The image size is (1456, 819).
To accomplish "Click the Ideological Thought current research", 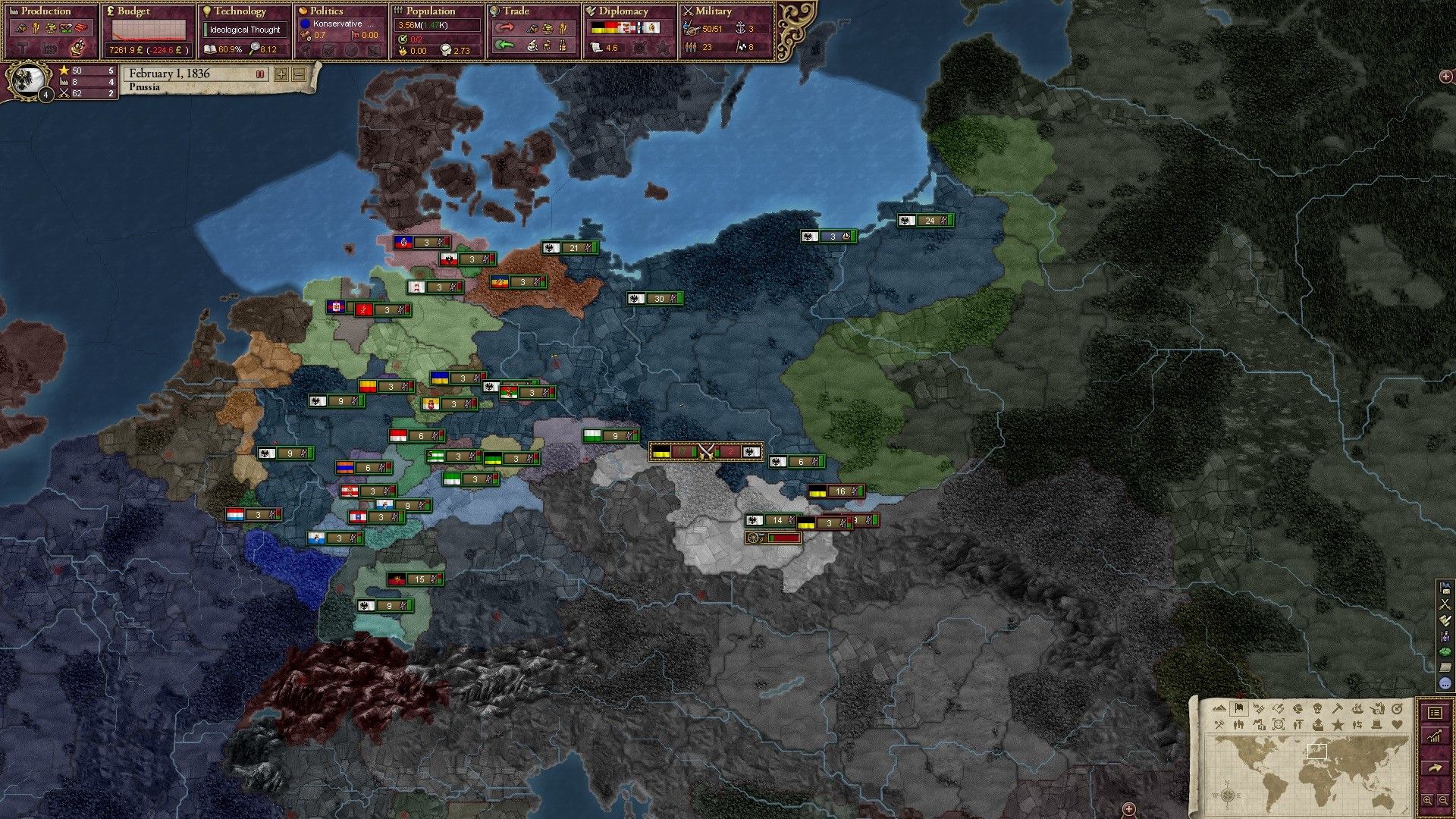I will click(244, 30).
